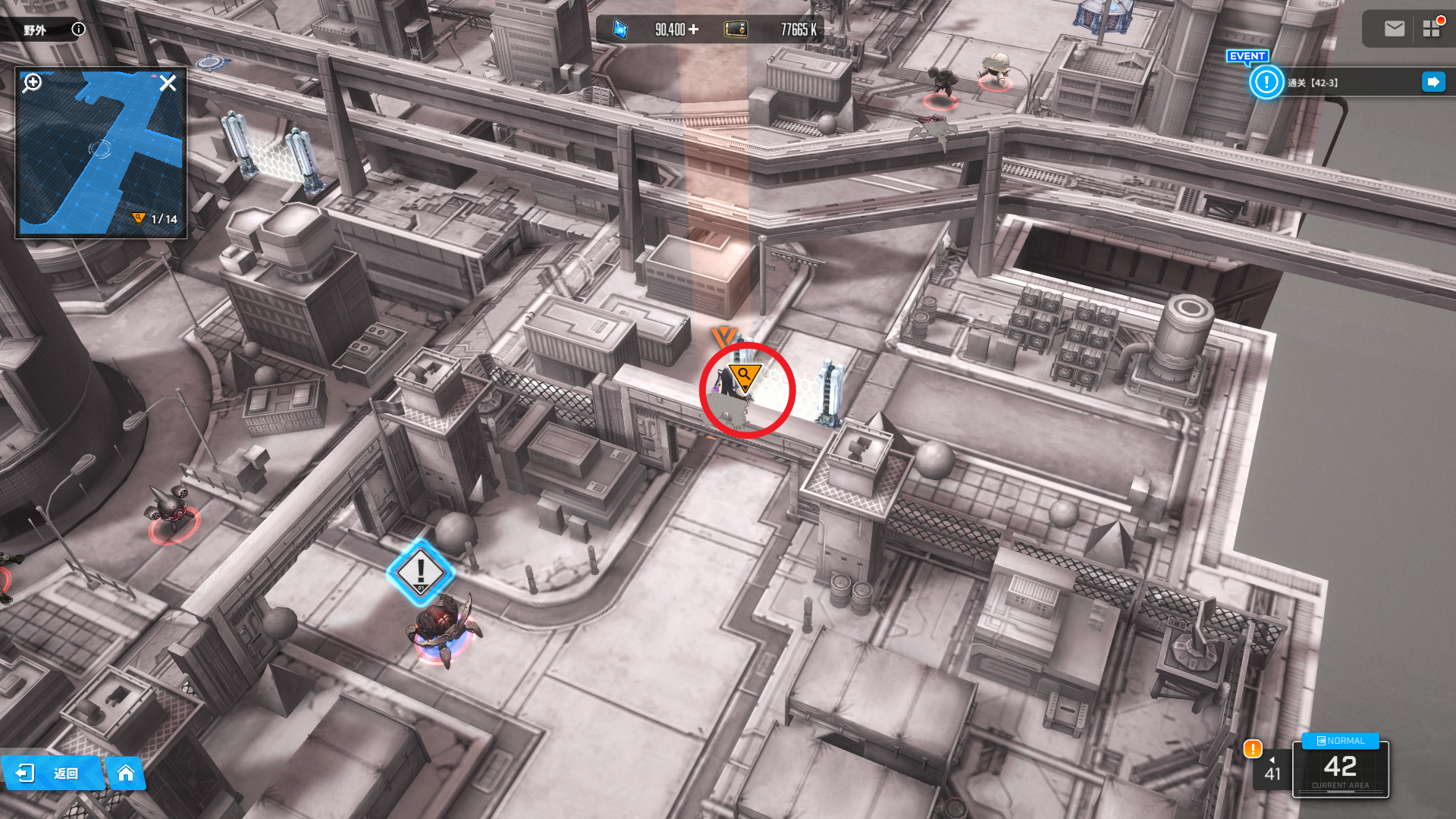Close the minimap panel
This screenshot has height=819, width=1456.
[x=168, y=83]
